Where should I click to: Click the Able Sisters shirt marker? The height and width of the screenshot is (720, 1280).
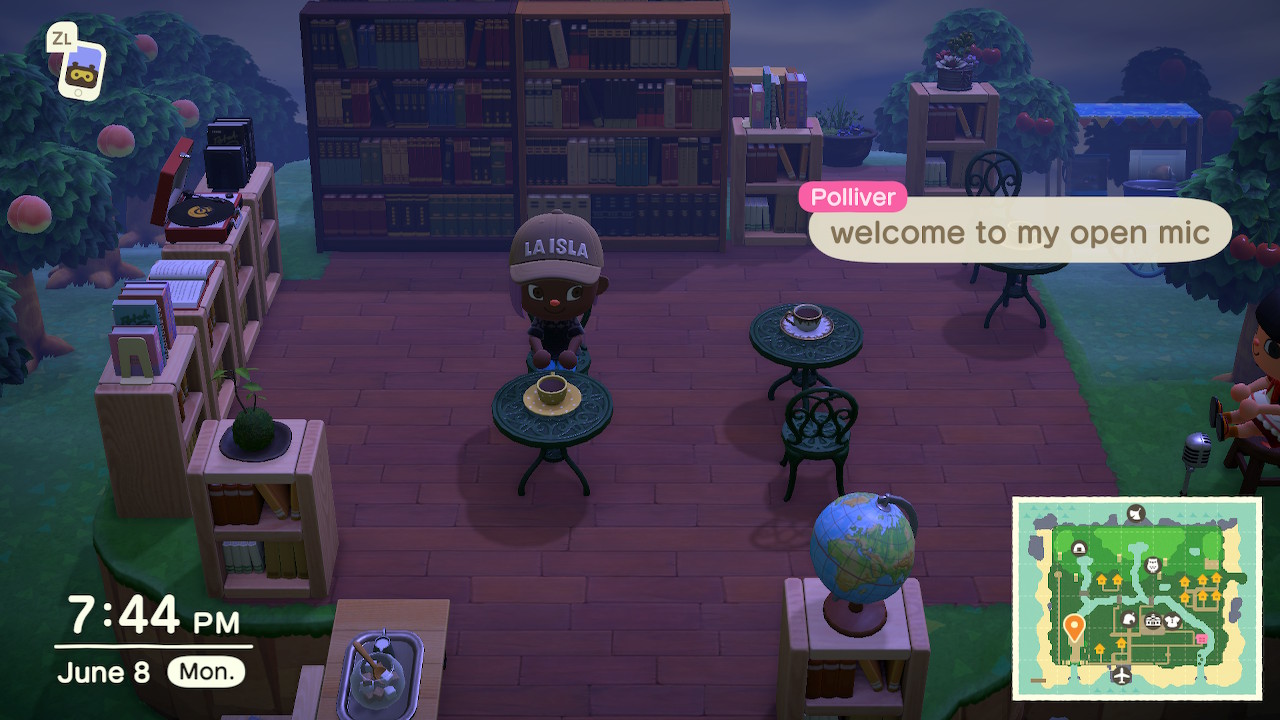pos(1174,621)
